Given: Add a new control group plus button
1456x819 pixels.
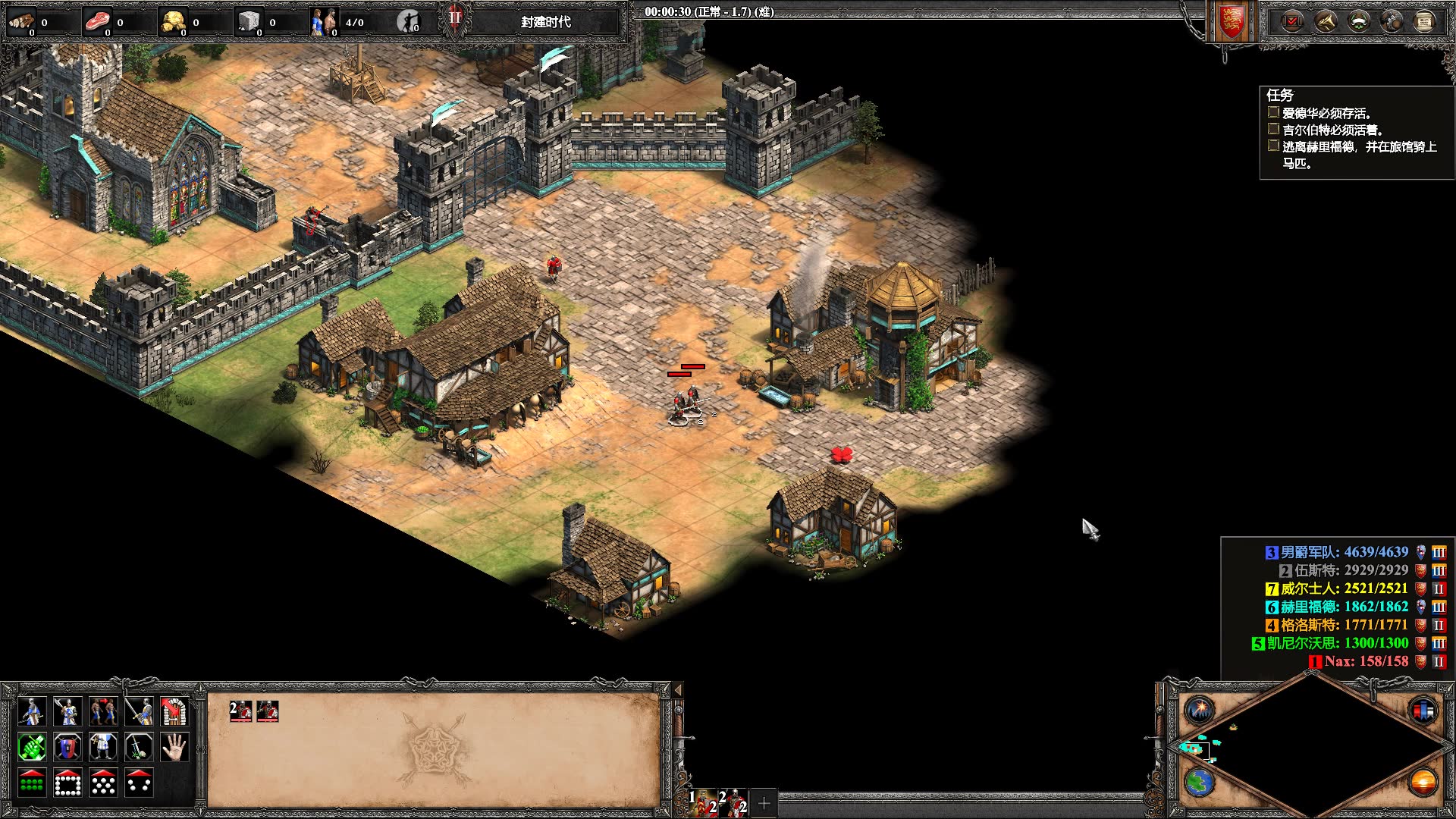Looking at the screenshot, I should point(764,802).
